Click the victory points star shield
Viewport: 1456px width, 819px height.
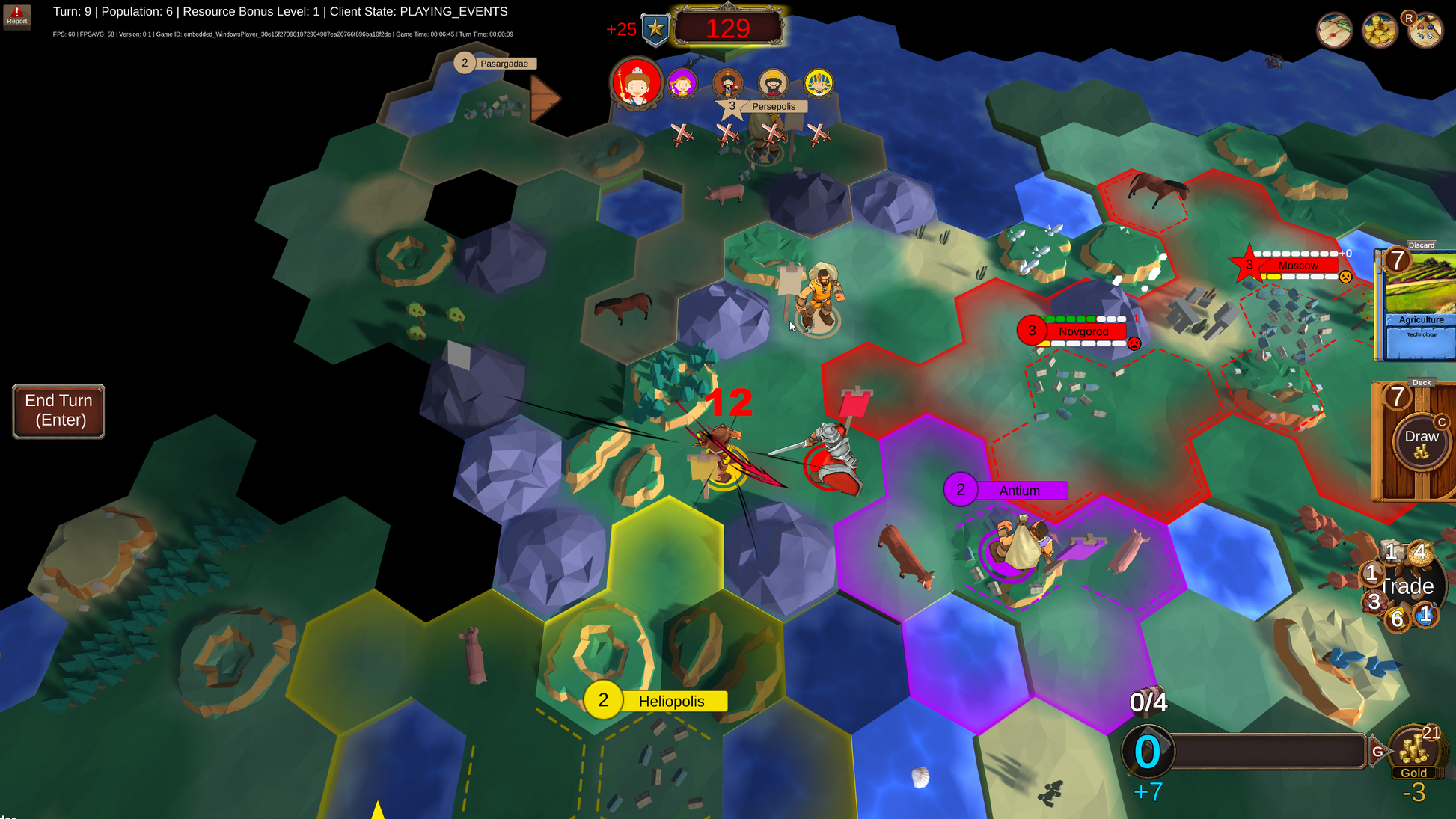[655, 29]
